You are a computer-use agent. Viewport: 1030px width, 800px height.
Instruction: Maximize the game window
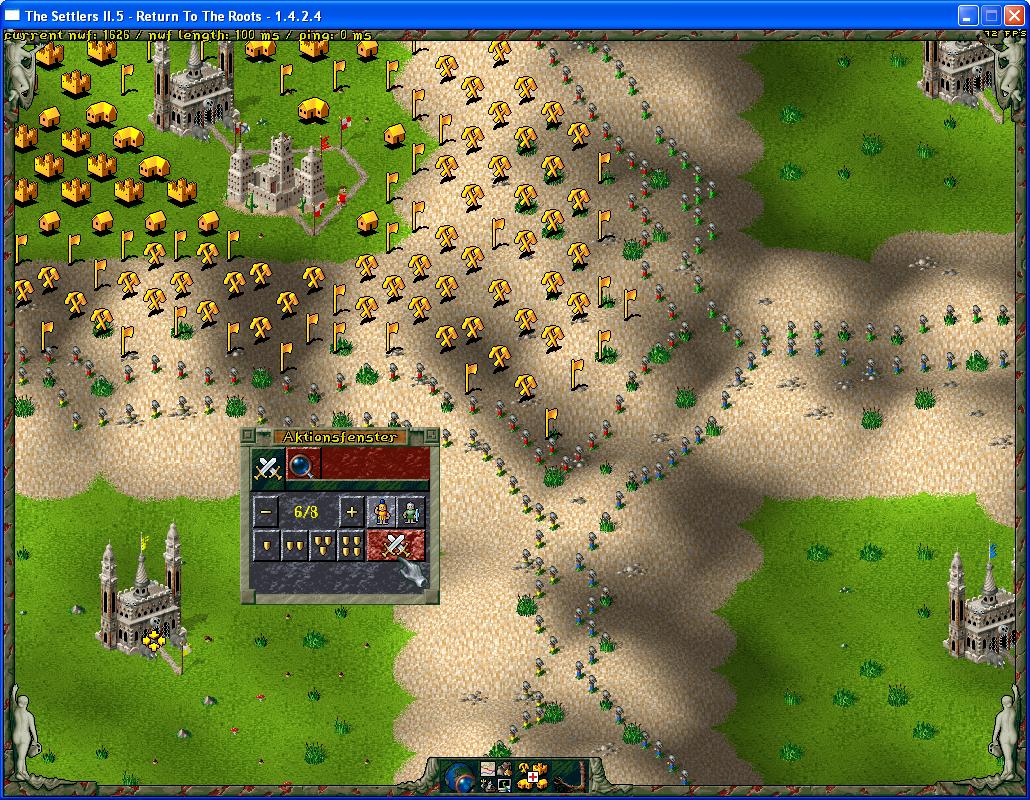point(990,15)
